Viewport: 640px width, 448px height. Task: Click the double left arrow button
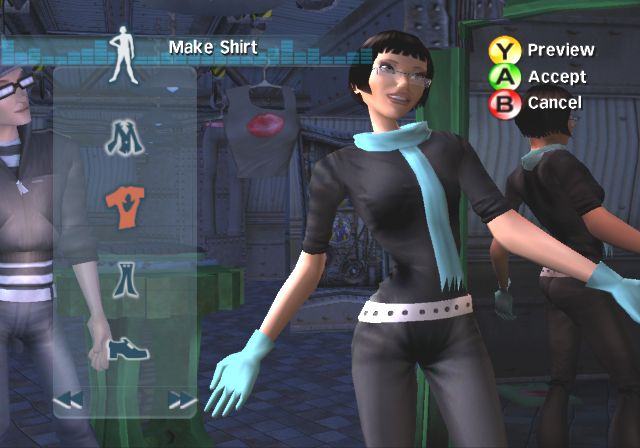coord(68,400)
